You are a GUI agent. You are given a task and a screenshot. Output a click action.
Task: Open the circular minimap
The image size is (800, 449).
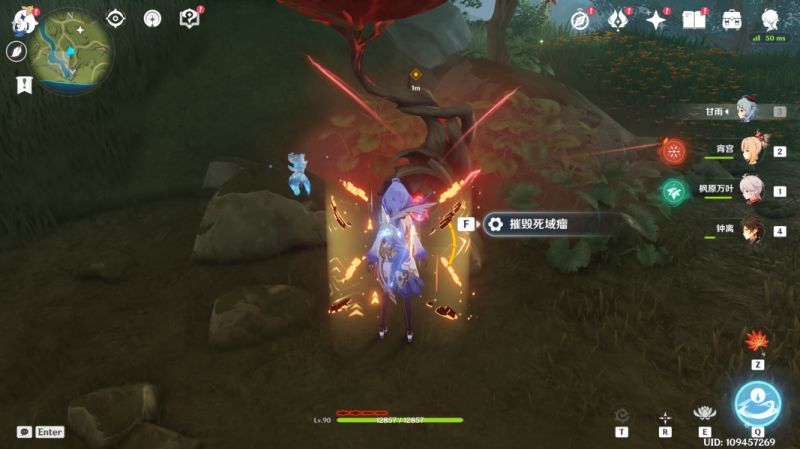point(74,51)
